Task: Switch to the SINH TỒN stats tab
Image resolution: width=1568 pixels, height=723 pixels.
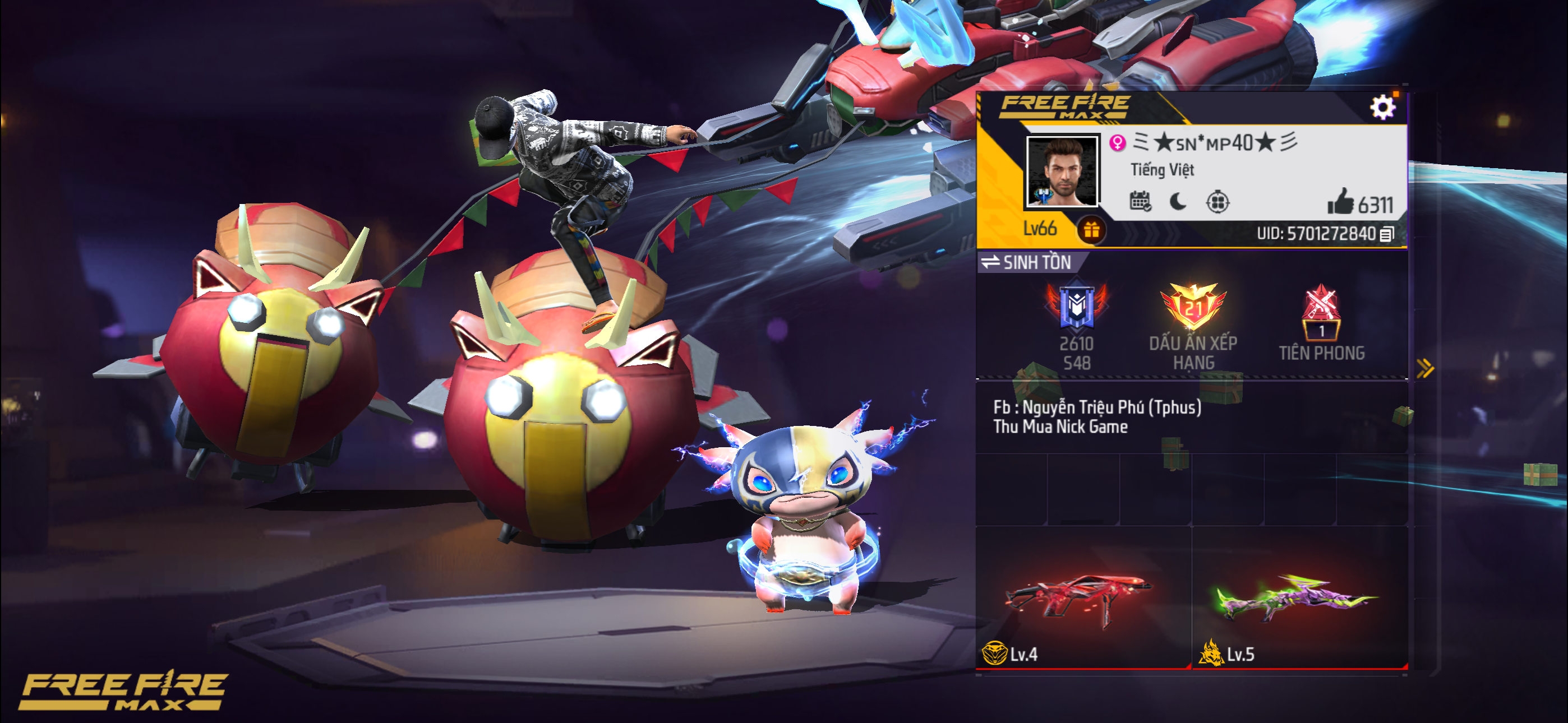Action: pos(1035,263)
